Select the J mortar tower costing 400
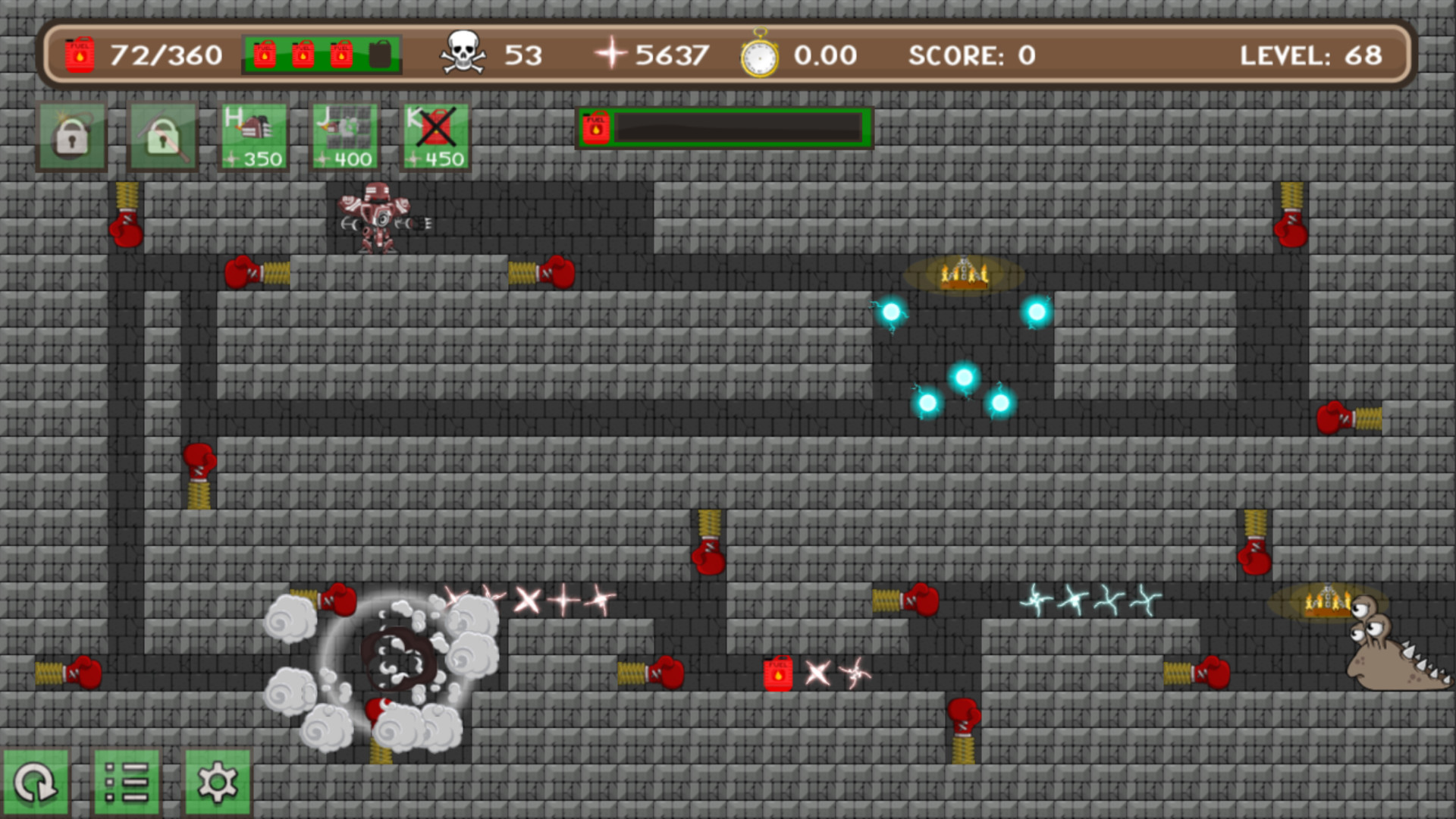 coord(344,136)
